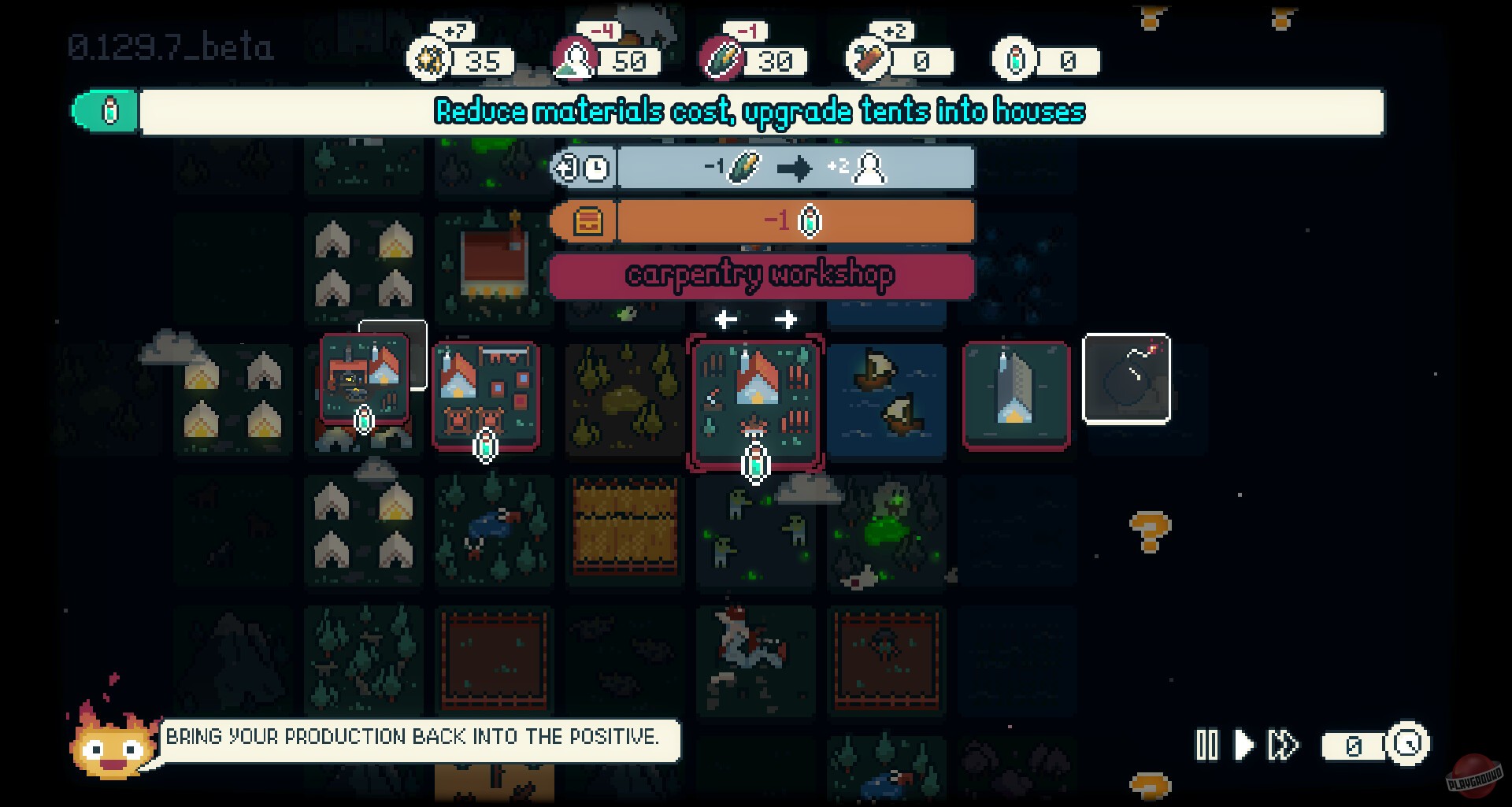The image size is (1512, 807).
Task: Click the chest icon on the cost bar
Action: click(x=587, y=221)
